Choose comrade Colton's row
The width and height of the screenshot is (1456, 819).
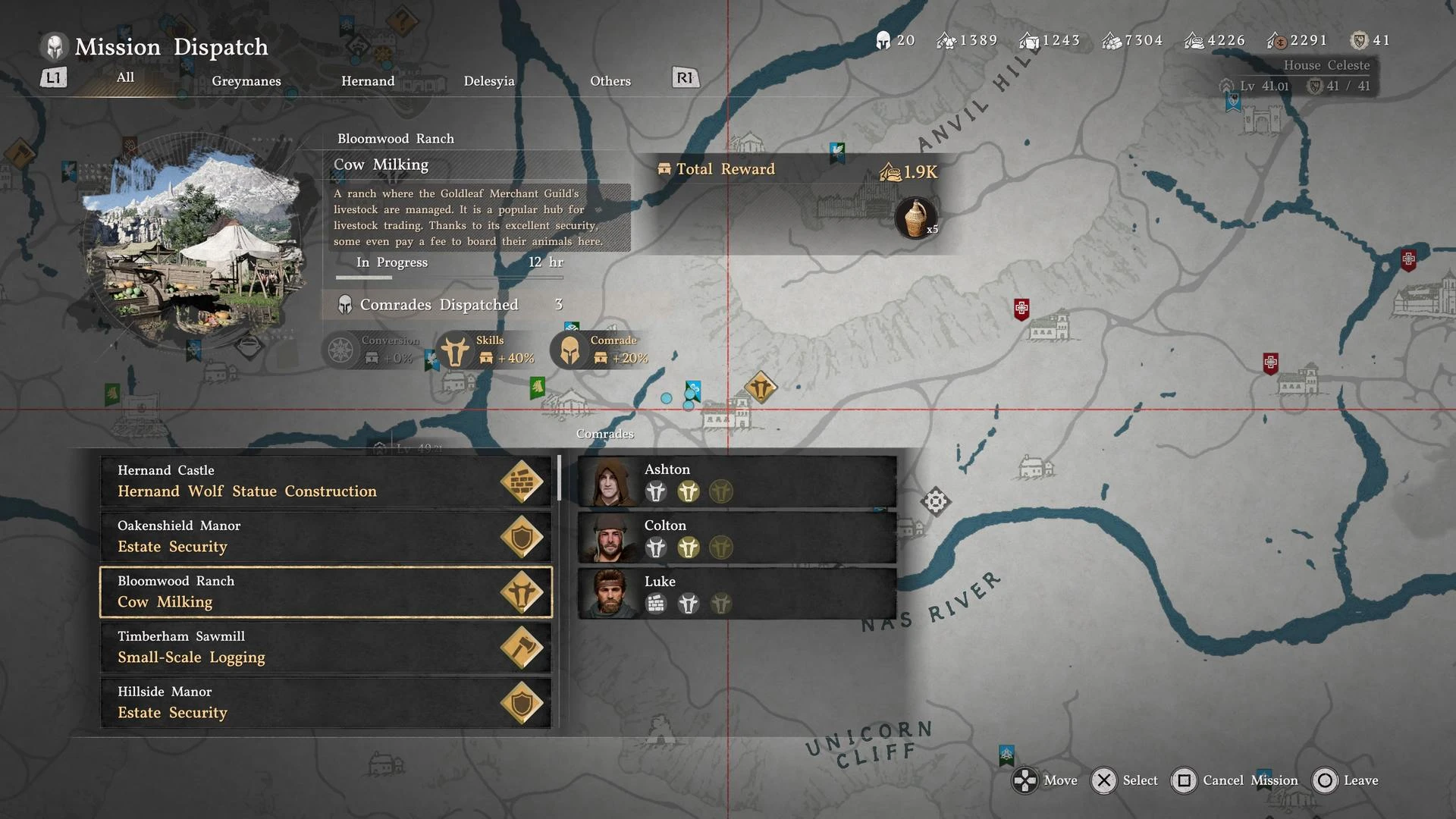pyautogui.click(x=737, y=537)
